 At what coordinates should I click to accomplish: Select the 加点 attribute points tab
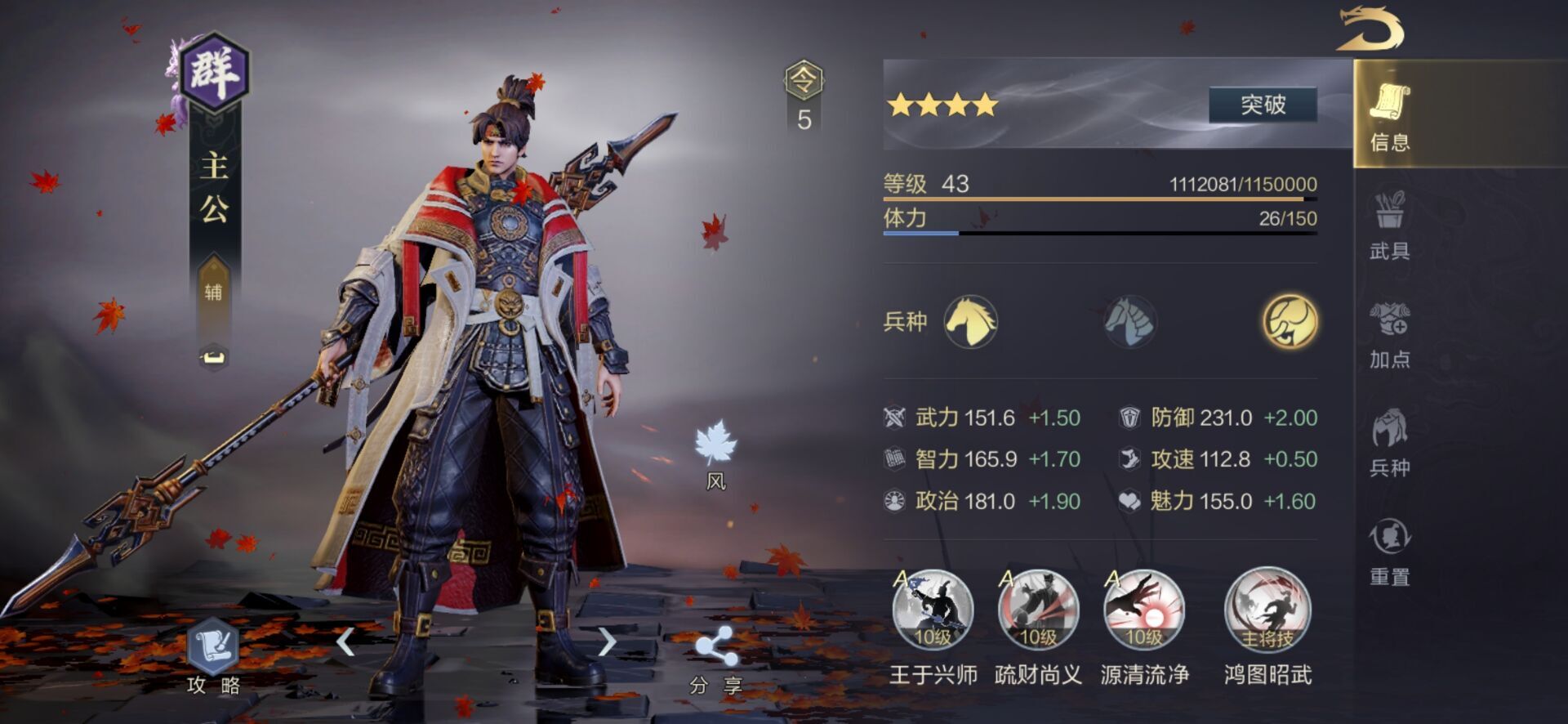1389,333
